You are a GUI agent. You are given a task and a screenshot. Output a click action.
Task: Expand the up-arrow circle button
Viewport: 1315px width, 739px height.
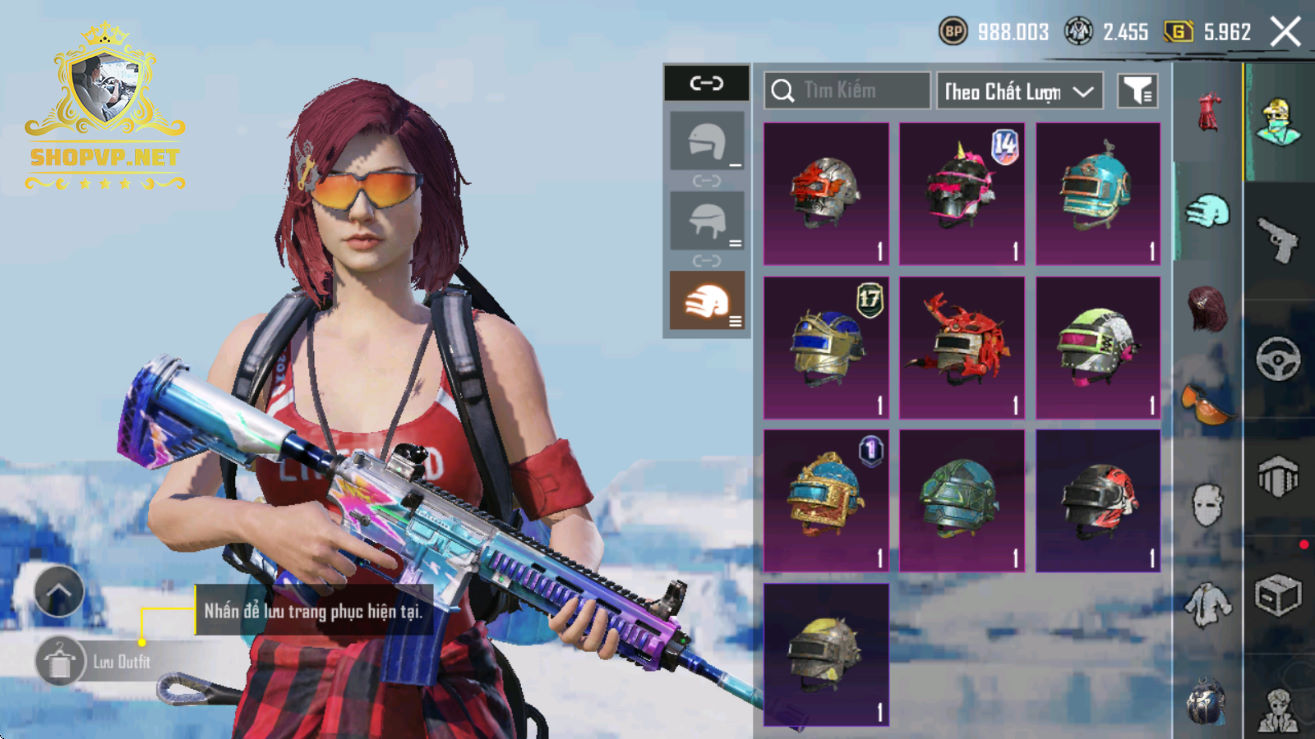tap(59, 591)
